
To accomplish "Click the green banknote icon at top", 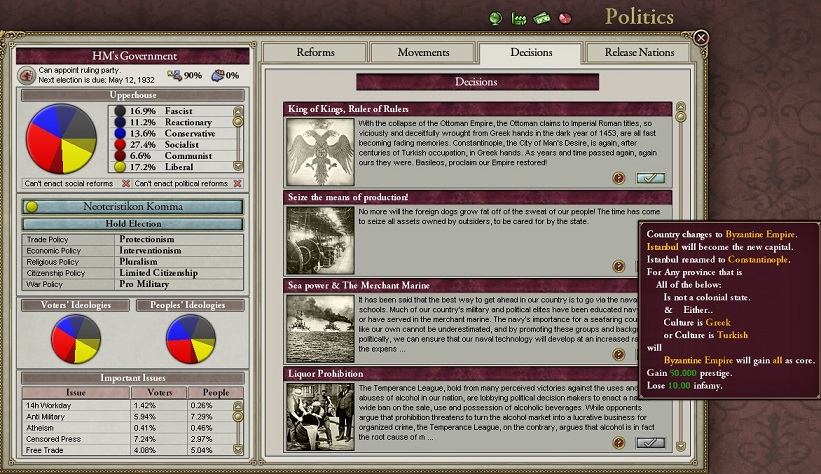I will tap(542, 18).
